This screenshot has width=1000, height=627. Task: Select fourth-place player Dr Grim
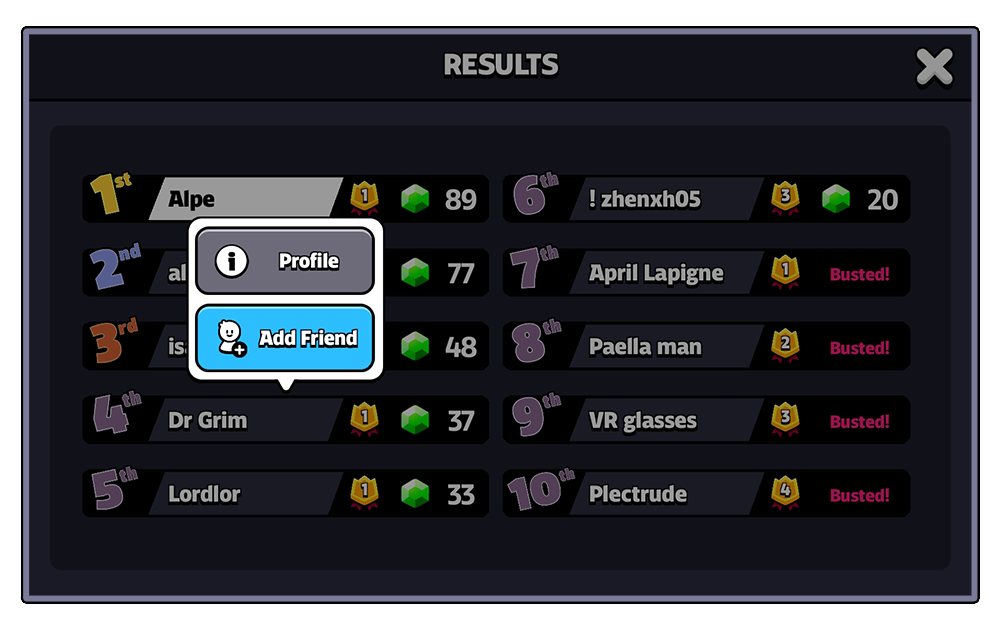click(x=245, y=421)
